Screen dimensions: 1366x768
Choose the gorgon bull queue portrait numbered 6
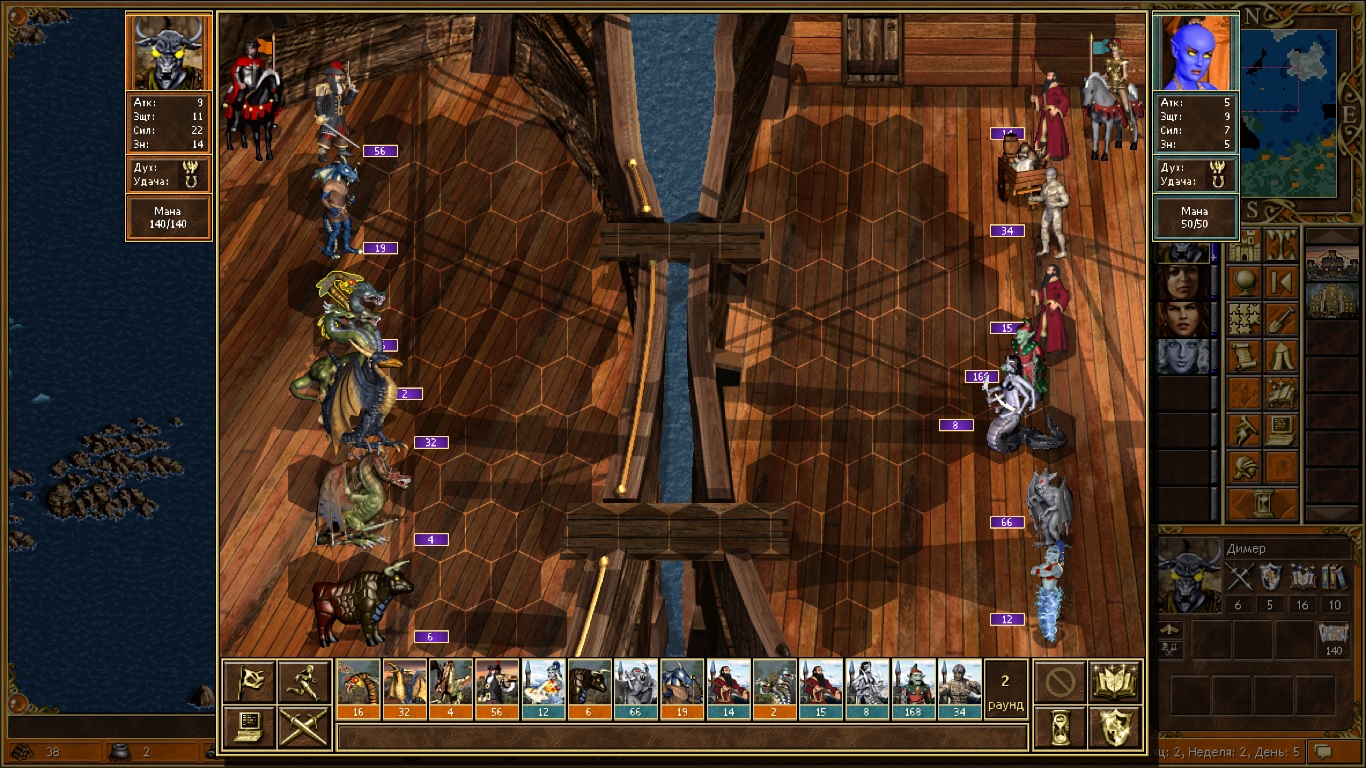(589, 683)
